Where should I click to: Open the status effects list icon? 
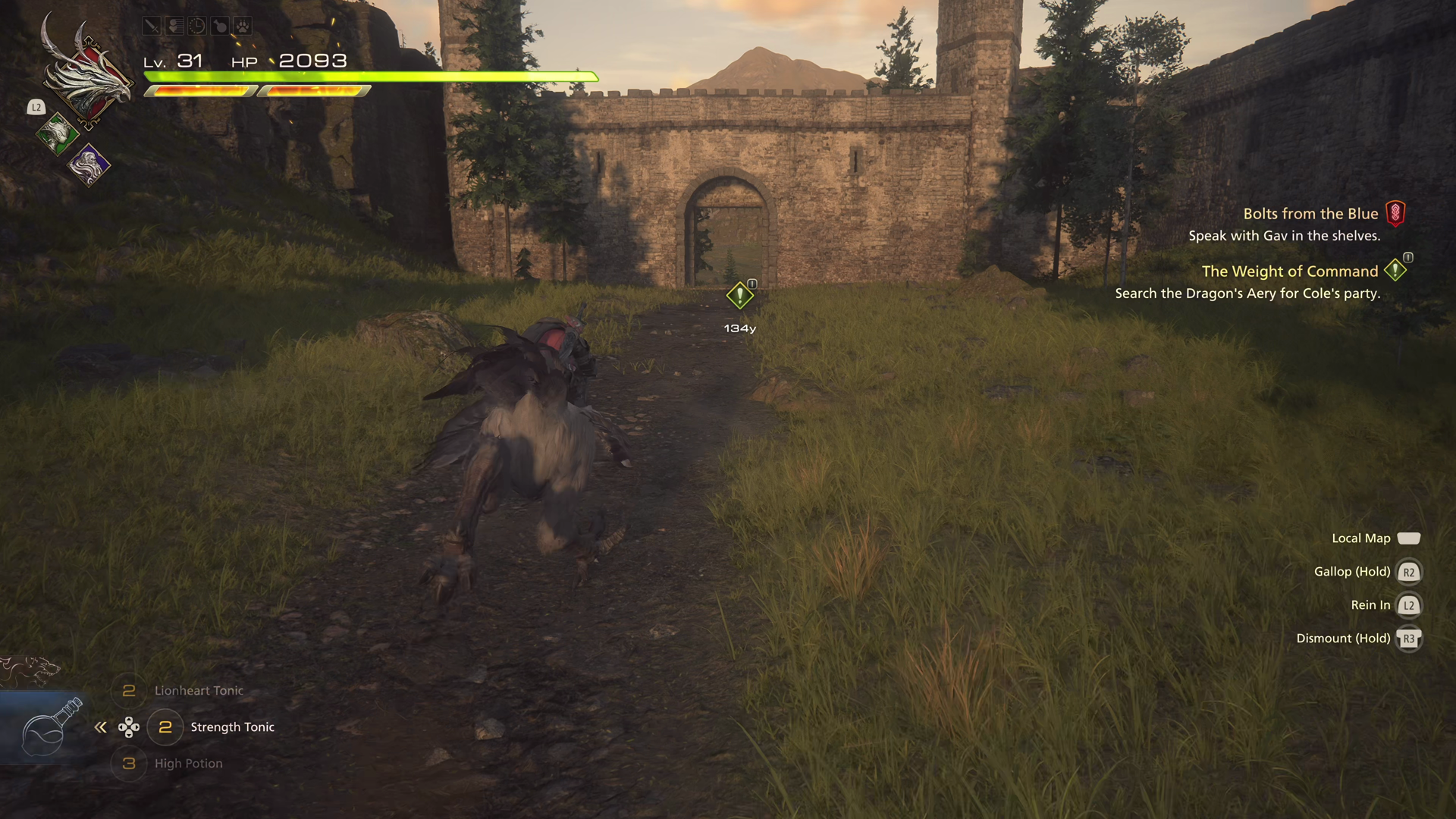pos(174,26)
